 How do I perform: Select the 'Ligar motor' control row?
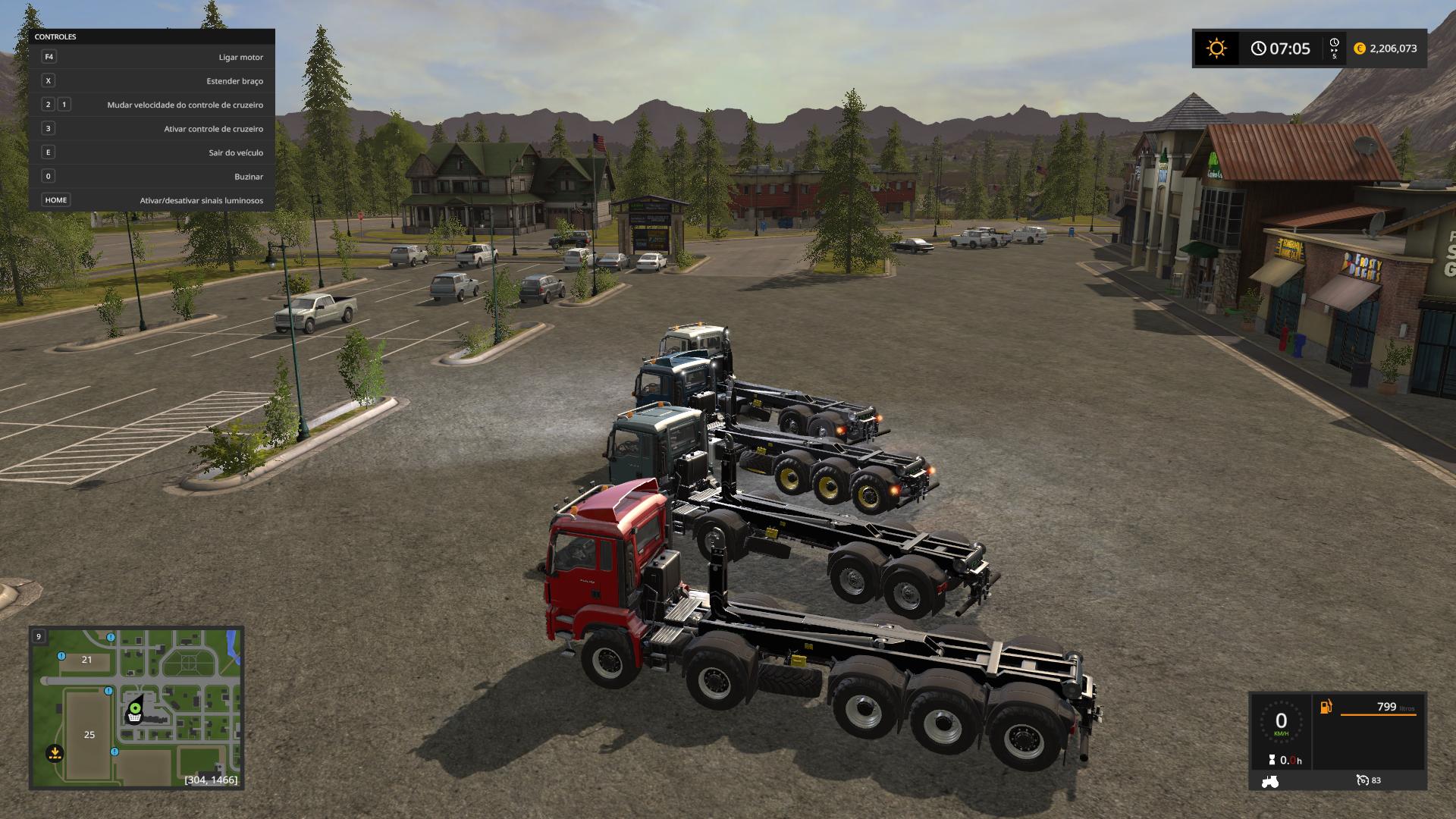tap(152, 57)
